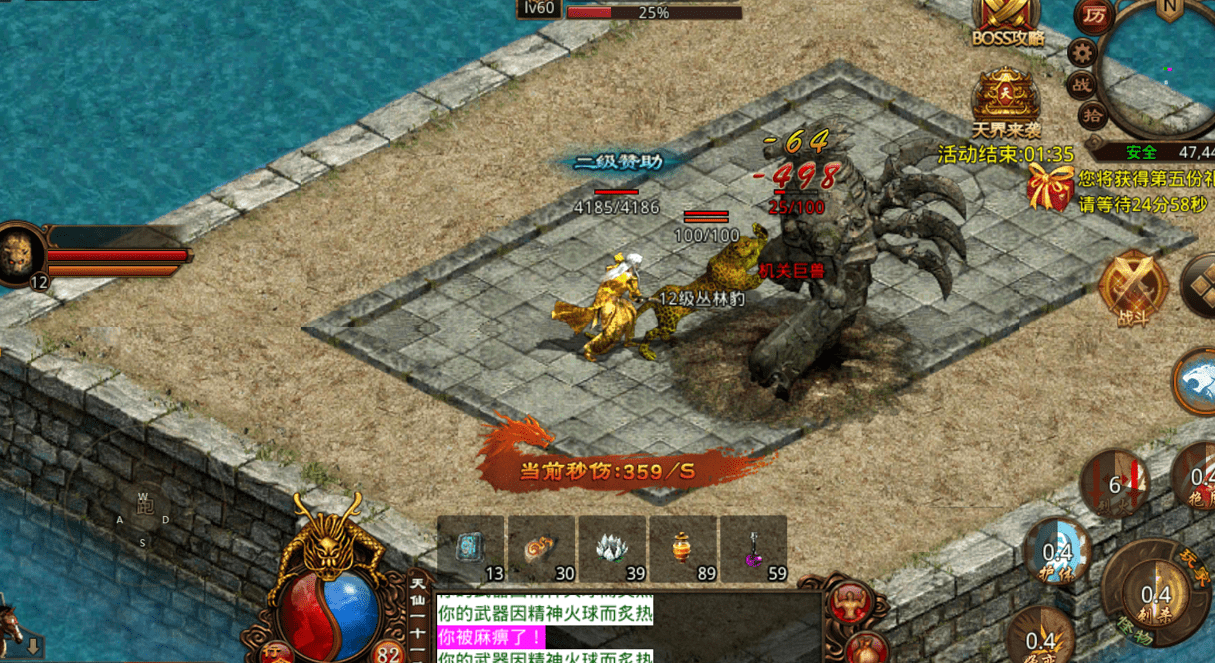Select the white beast head skill
Viewport: 1215px width, 663px height.
pos(1196,381)
